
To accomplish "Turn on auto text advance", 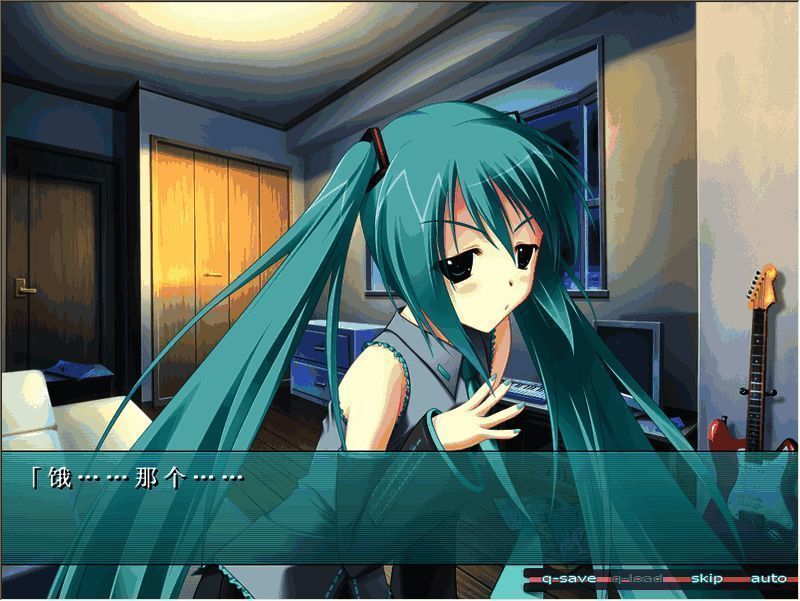I will coord(767,579).
